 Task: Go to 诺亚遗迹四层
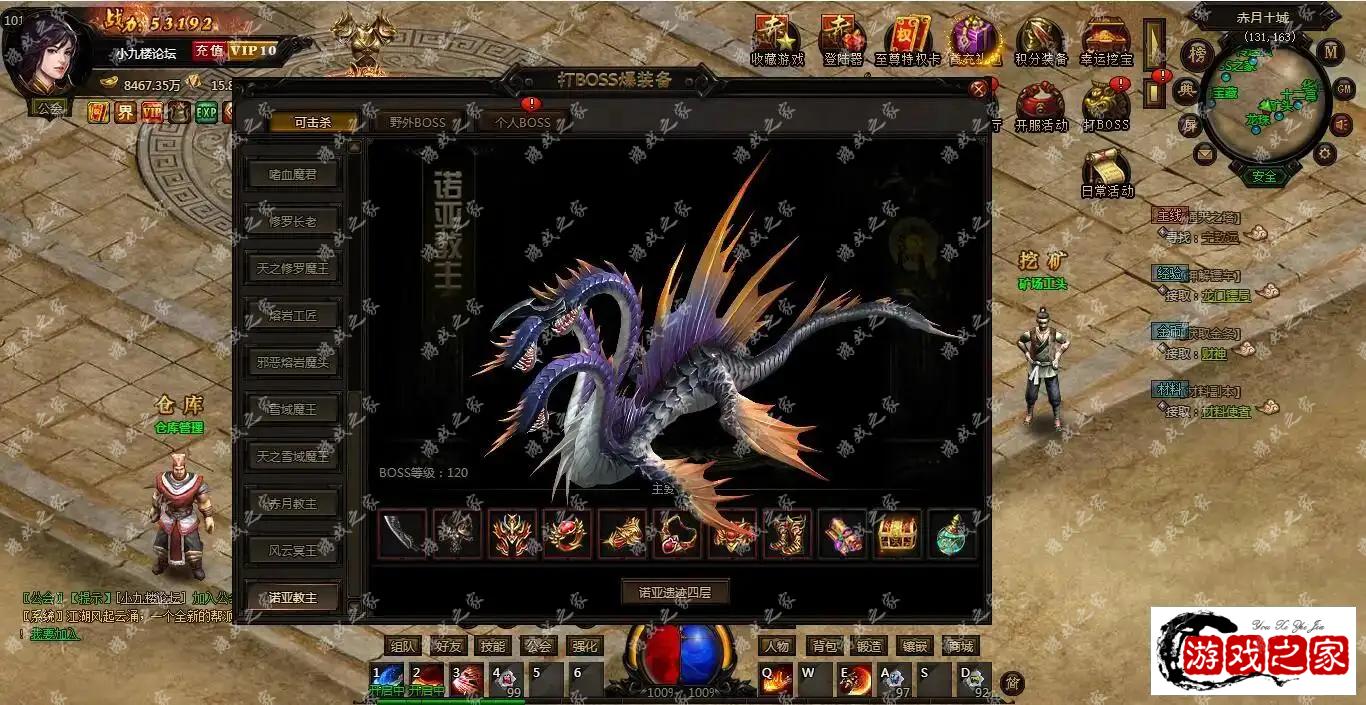(x=675, y=592)
